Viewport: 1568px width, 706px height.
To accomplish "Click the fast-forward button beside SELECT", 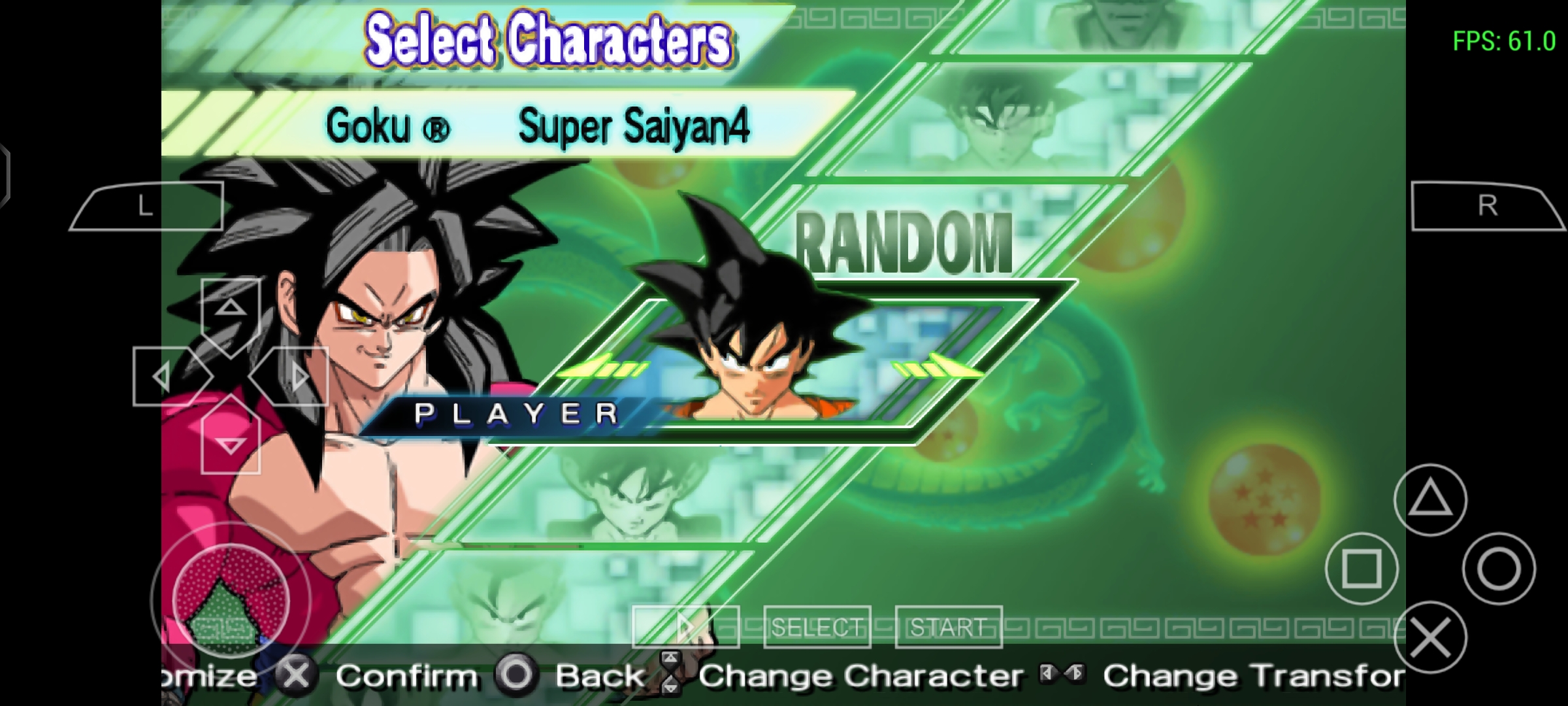I will pyautogui.click(x=685, y=628).
